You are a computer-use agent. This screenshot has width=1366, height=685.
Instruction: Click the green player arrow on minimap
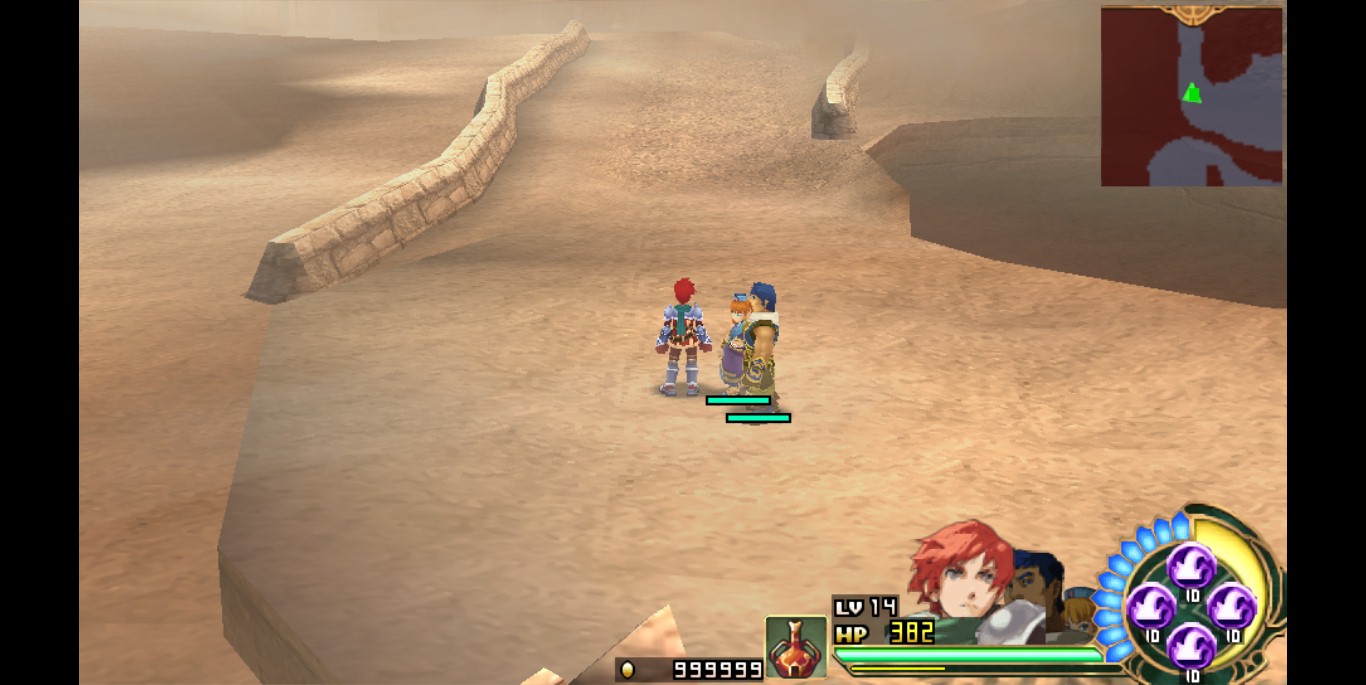[x=1191, y=93]
